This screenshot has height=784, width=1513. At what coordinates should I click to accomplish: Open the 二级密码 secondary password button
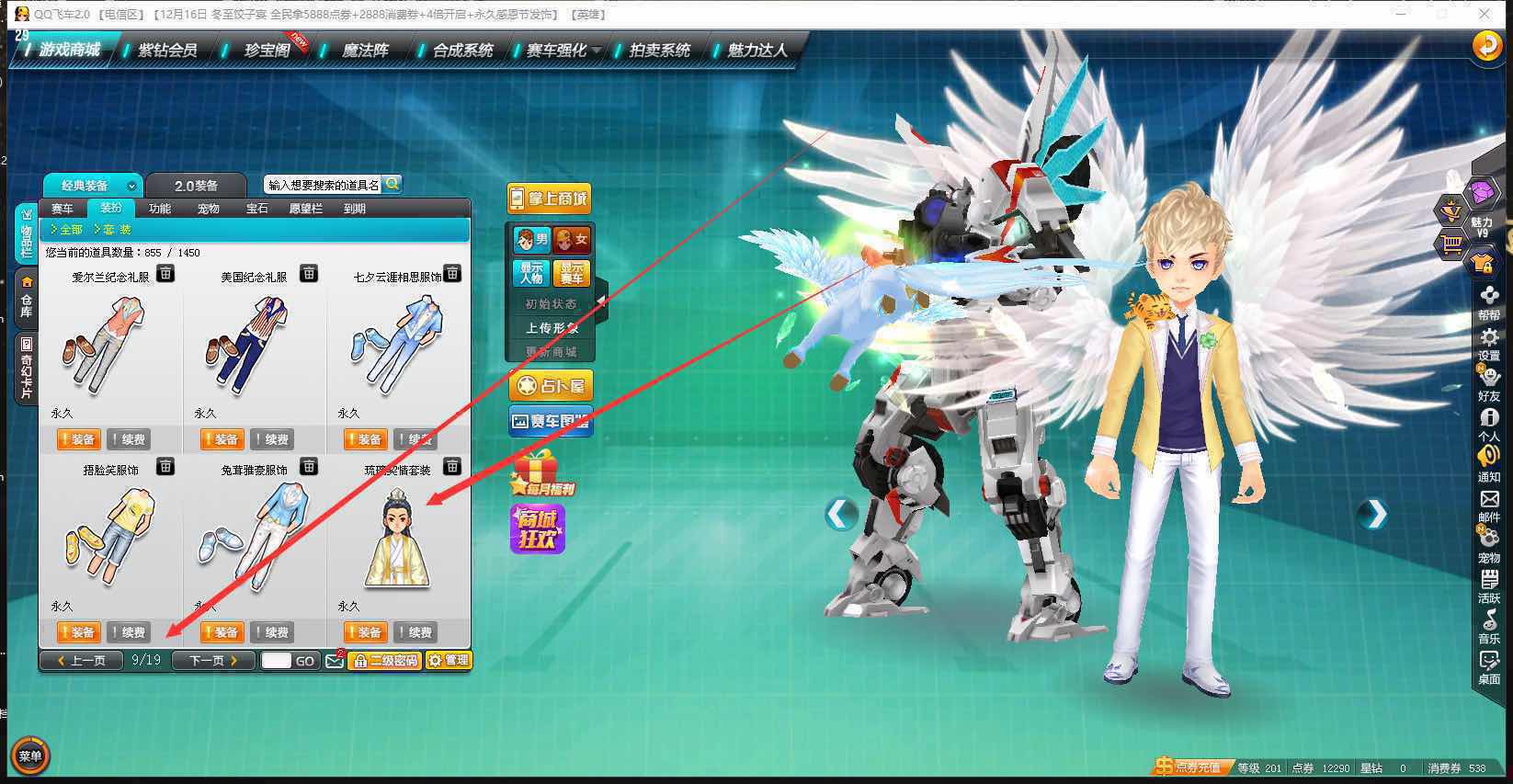[384, 660]
